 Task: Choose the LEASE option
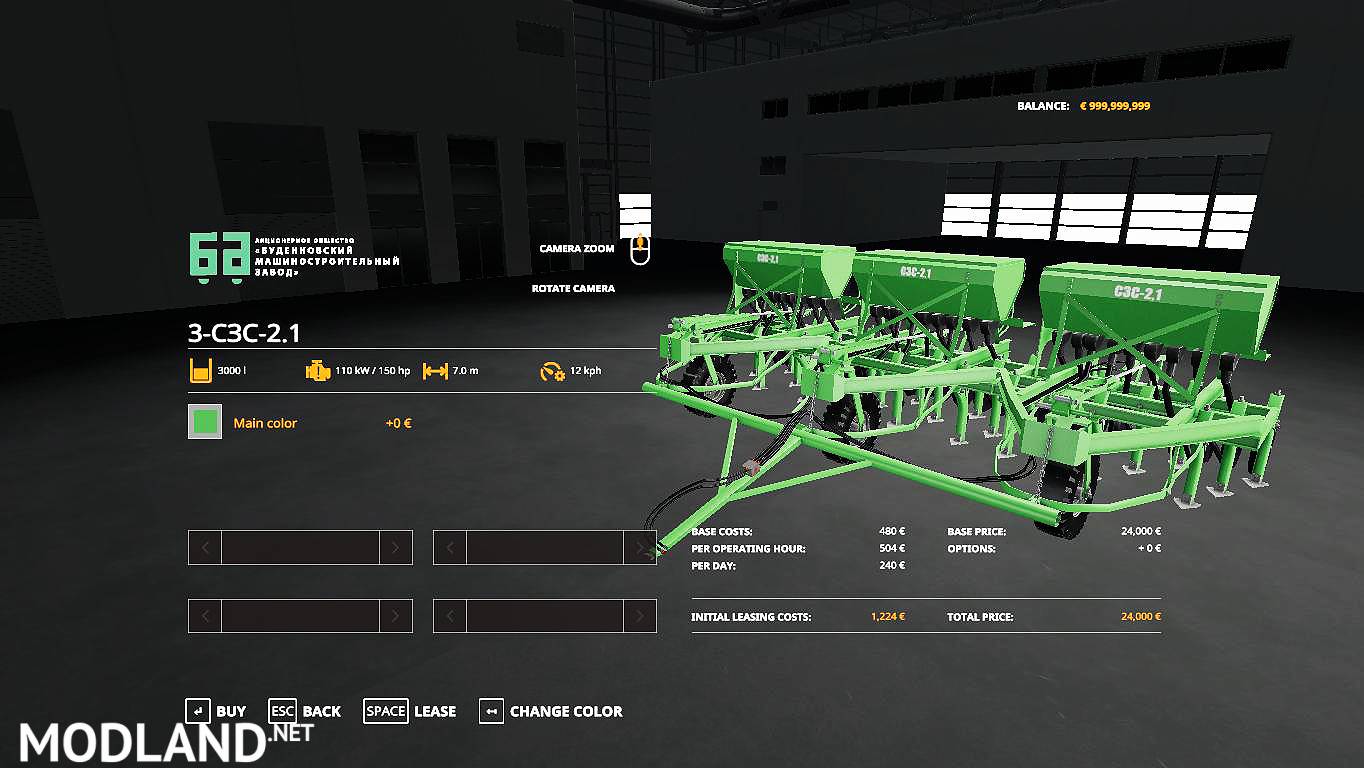point(410,711)
